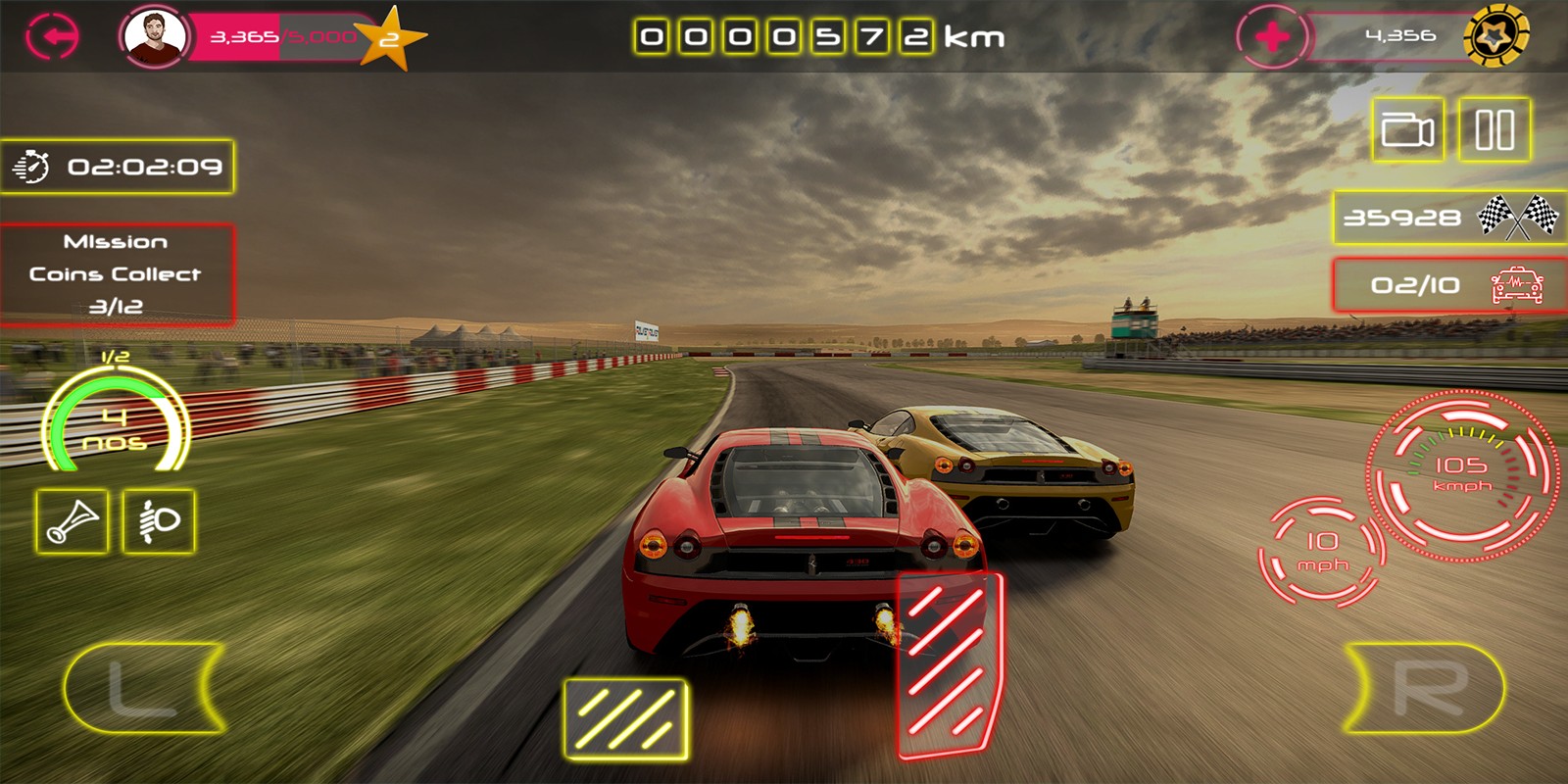This screenshot has width=1568, height=784.
Task: Toggle the headlights
Action: pyautogui.click(x=159, y=521)
